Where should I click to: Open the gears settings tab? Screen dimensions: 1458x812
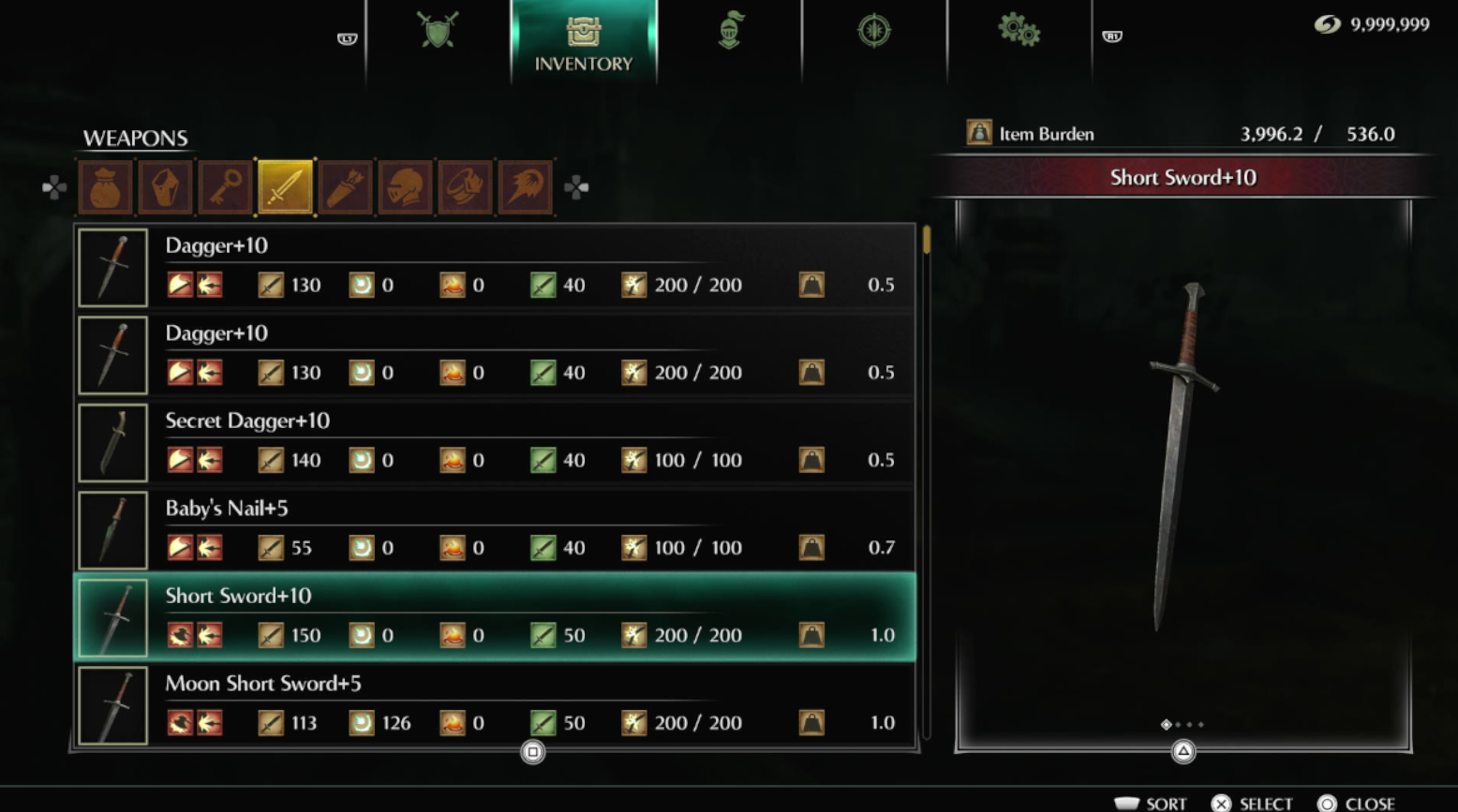pos(1019,32)
